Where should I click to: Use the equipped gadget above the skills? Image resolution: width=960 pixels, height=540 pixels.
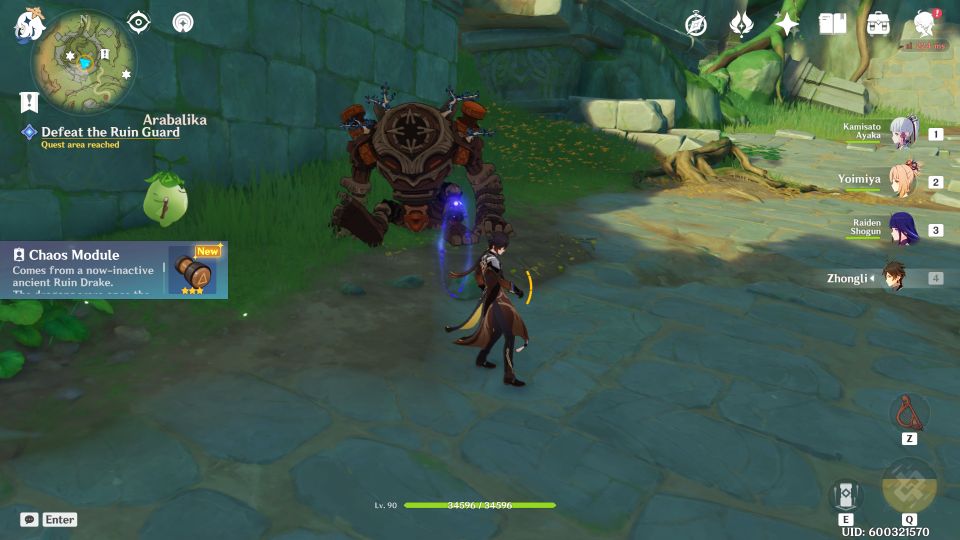[x=909, y=411]
